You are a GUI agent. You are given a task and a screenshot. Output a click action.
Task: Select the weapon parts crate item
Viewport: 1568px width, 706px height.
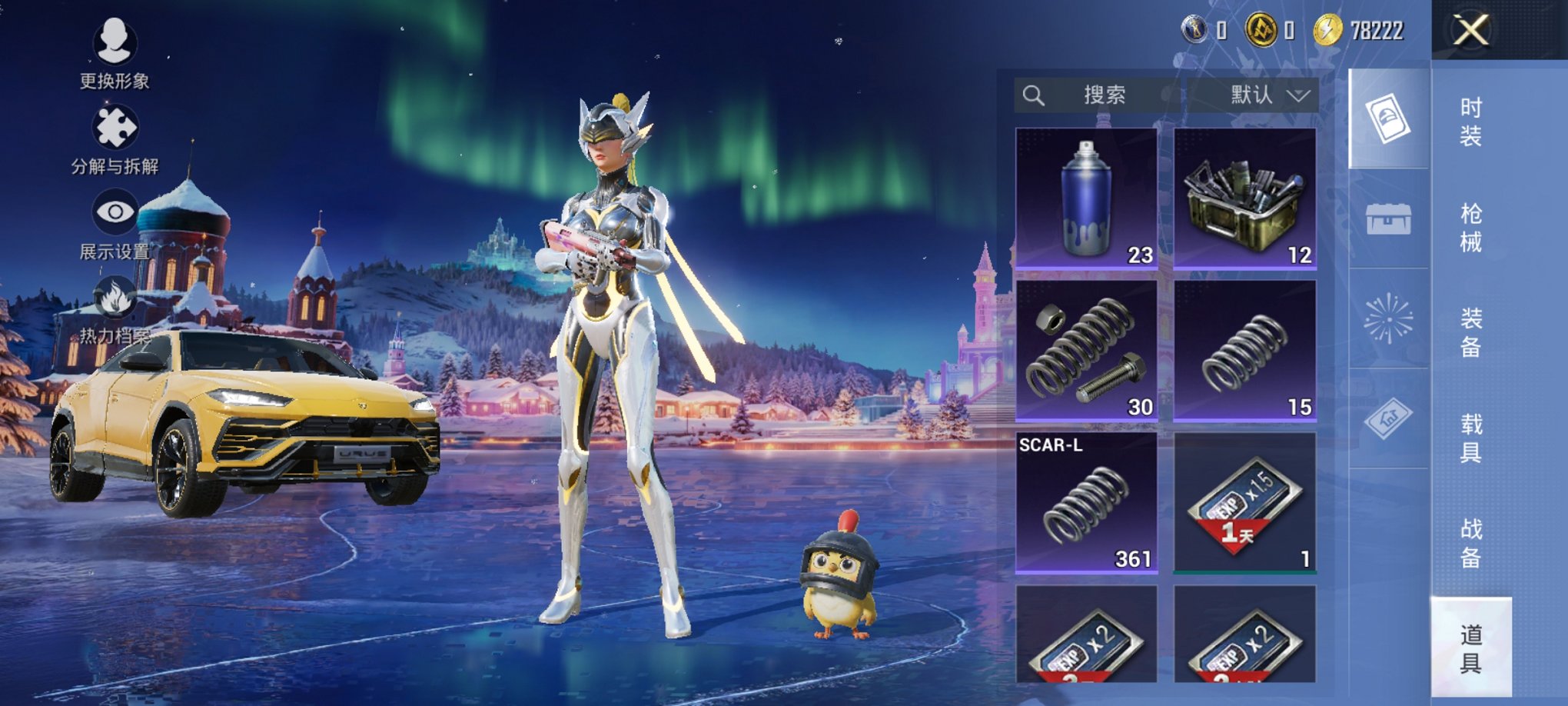tap(1244, 198)
